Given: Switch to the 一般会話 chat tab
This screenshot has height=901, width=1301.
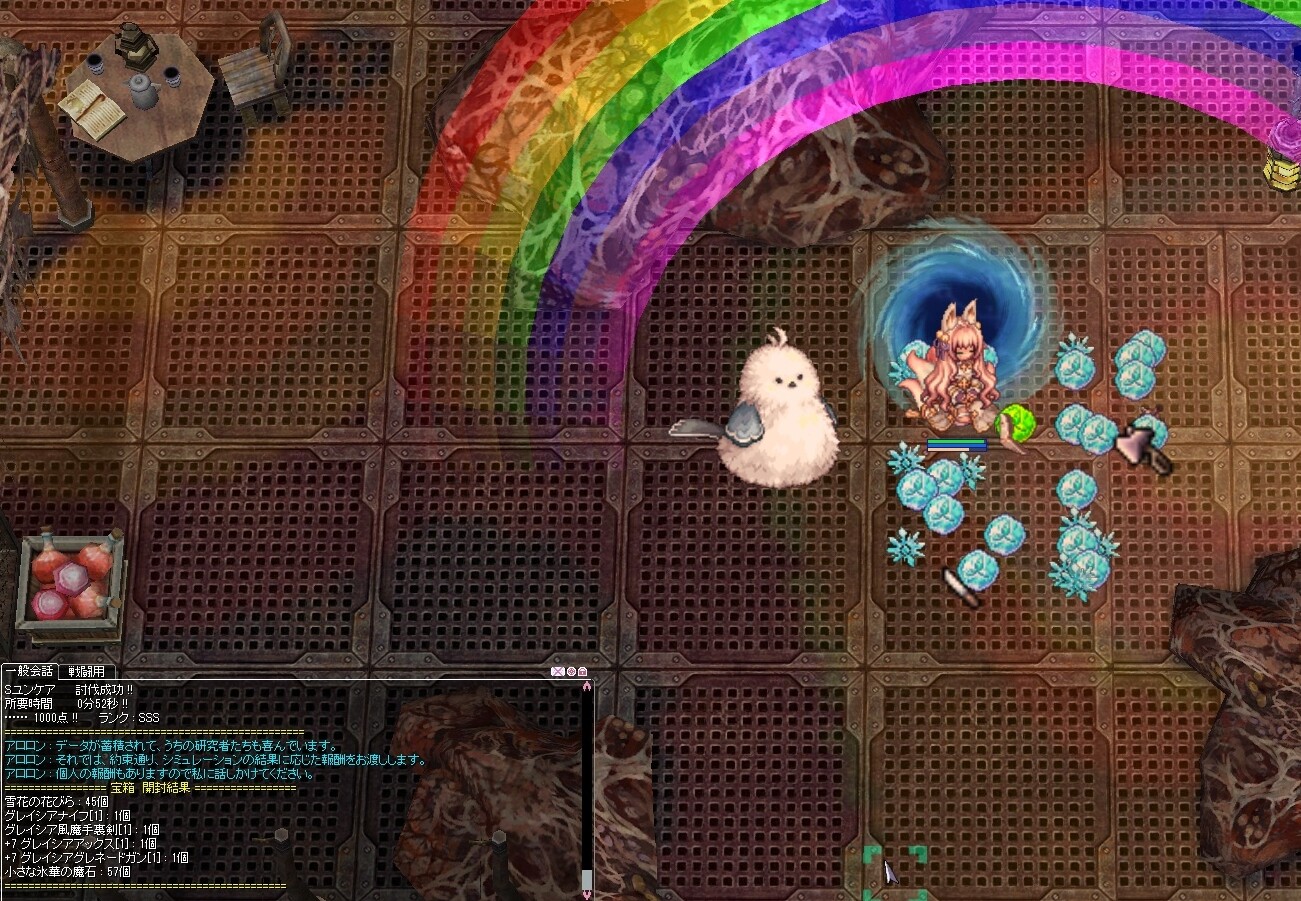Looking at the screenshot, I should 28,671.
